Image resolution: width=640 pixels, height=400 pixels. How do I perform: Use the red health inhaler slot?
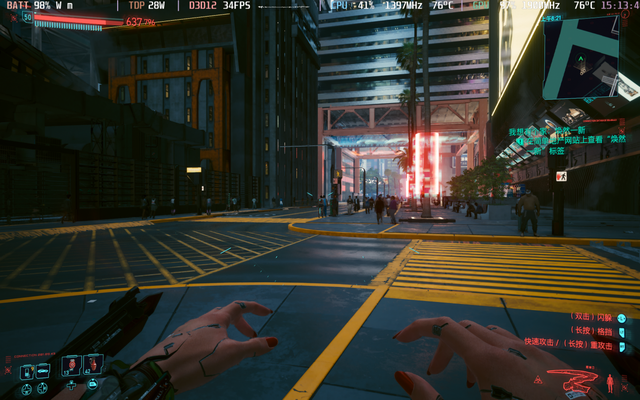click(x=71, y=365)
